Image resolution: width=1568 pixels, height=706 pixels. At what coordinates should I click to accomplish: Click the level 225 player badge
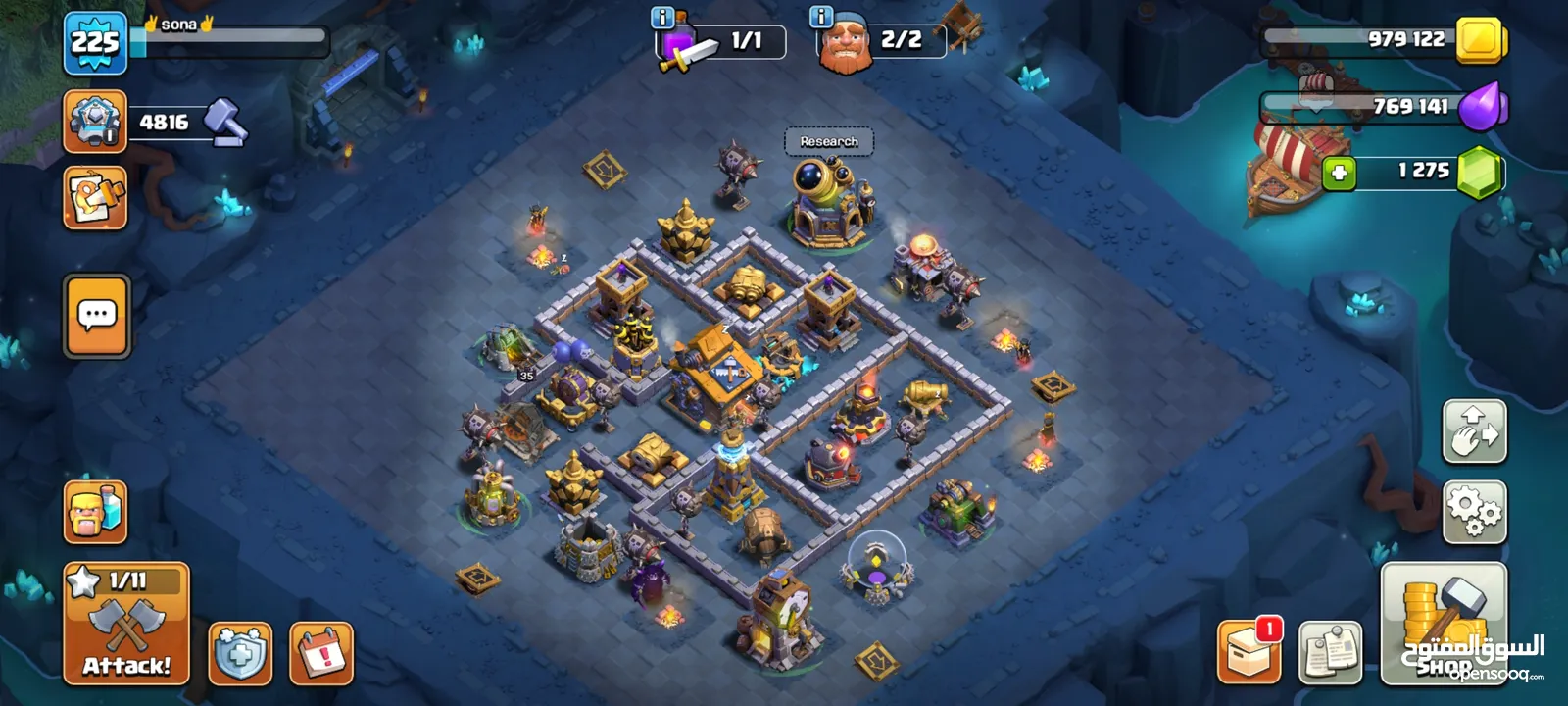[95, 43]
